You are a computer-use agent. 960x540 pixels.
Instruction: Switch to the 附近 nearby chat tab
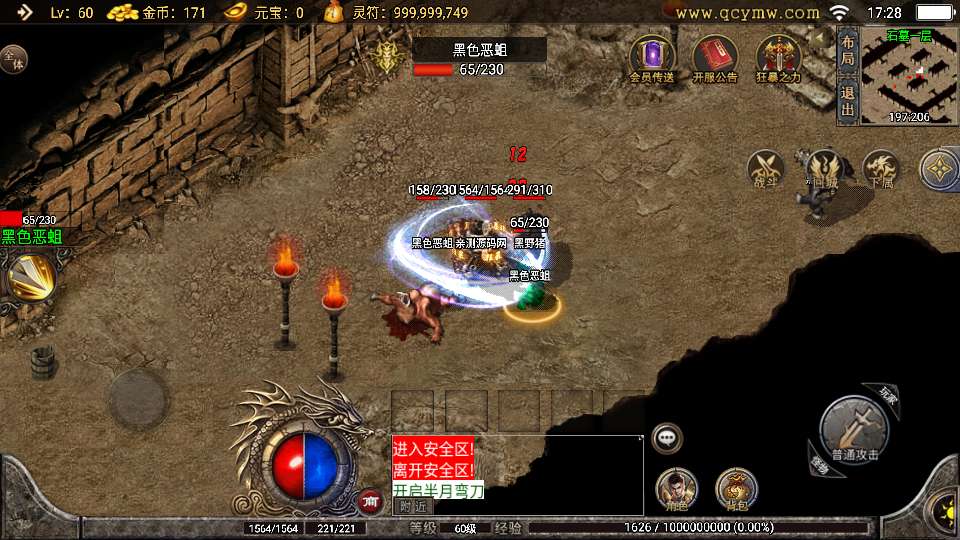click(x=413, y=505)
